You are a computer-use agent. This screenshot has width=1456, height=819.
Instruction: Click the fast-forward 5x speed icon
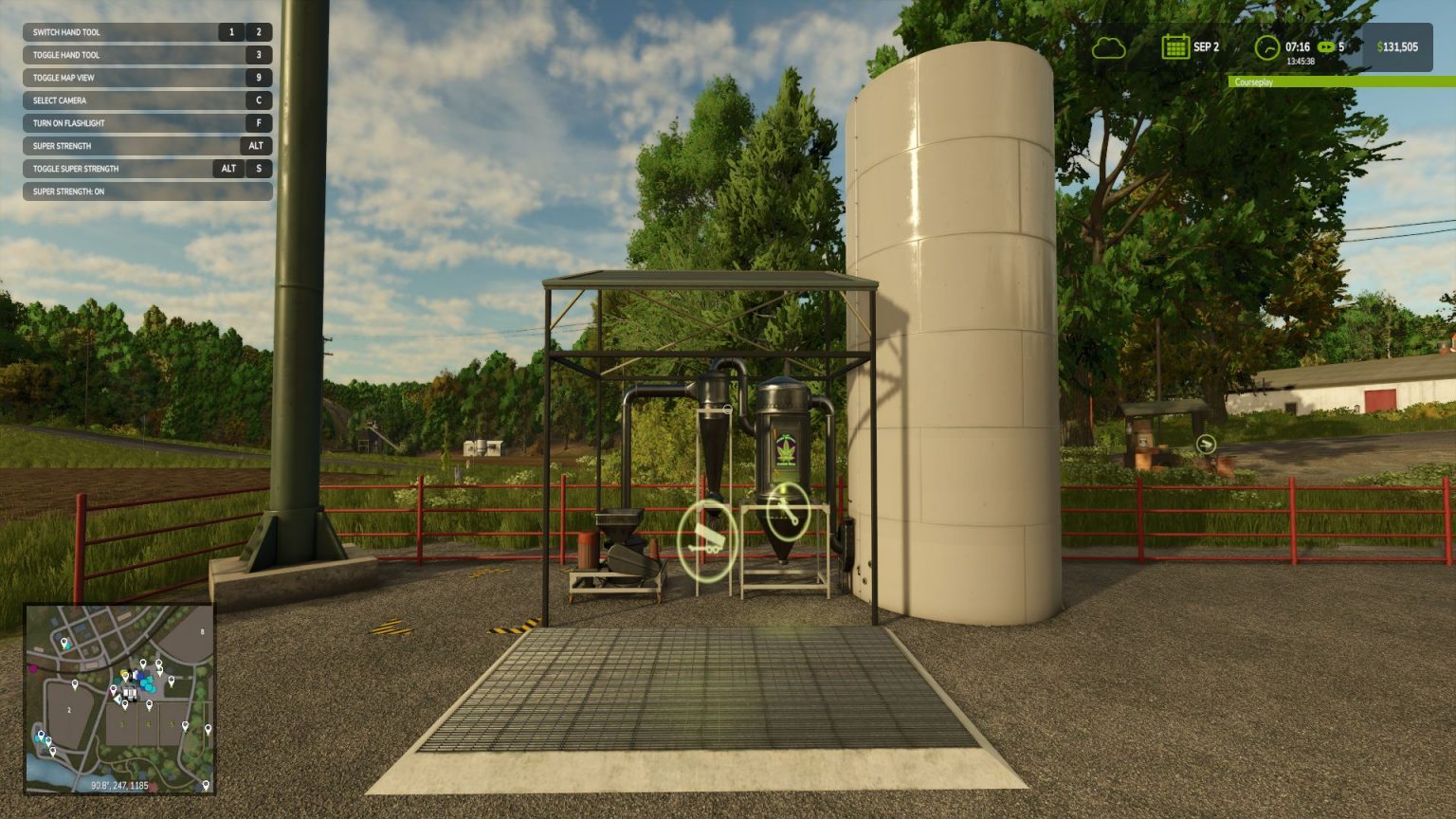pos(1326,46)
